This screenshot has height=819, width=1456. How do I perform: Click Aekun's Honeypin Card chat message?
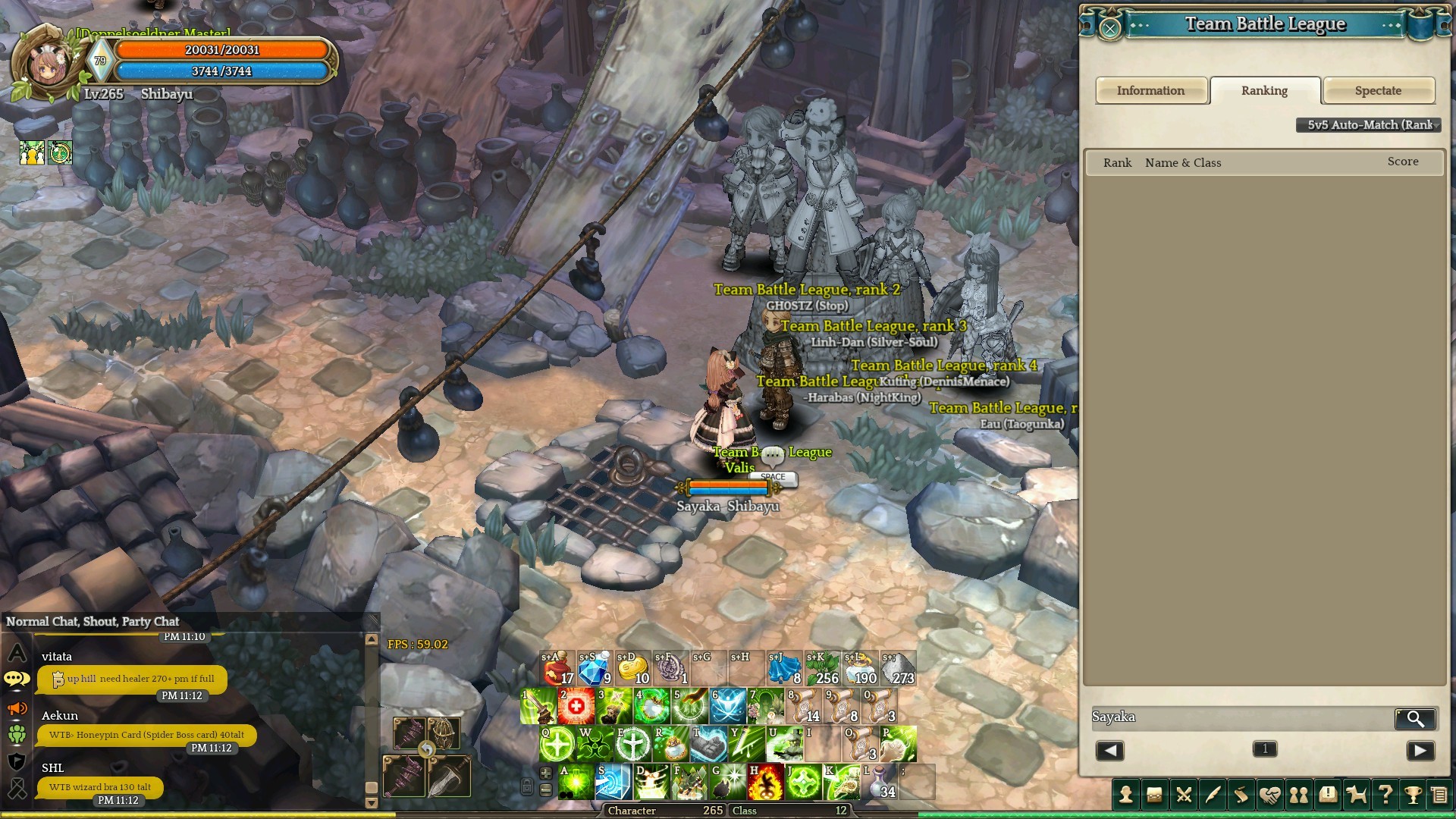coord(146,735)
